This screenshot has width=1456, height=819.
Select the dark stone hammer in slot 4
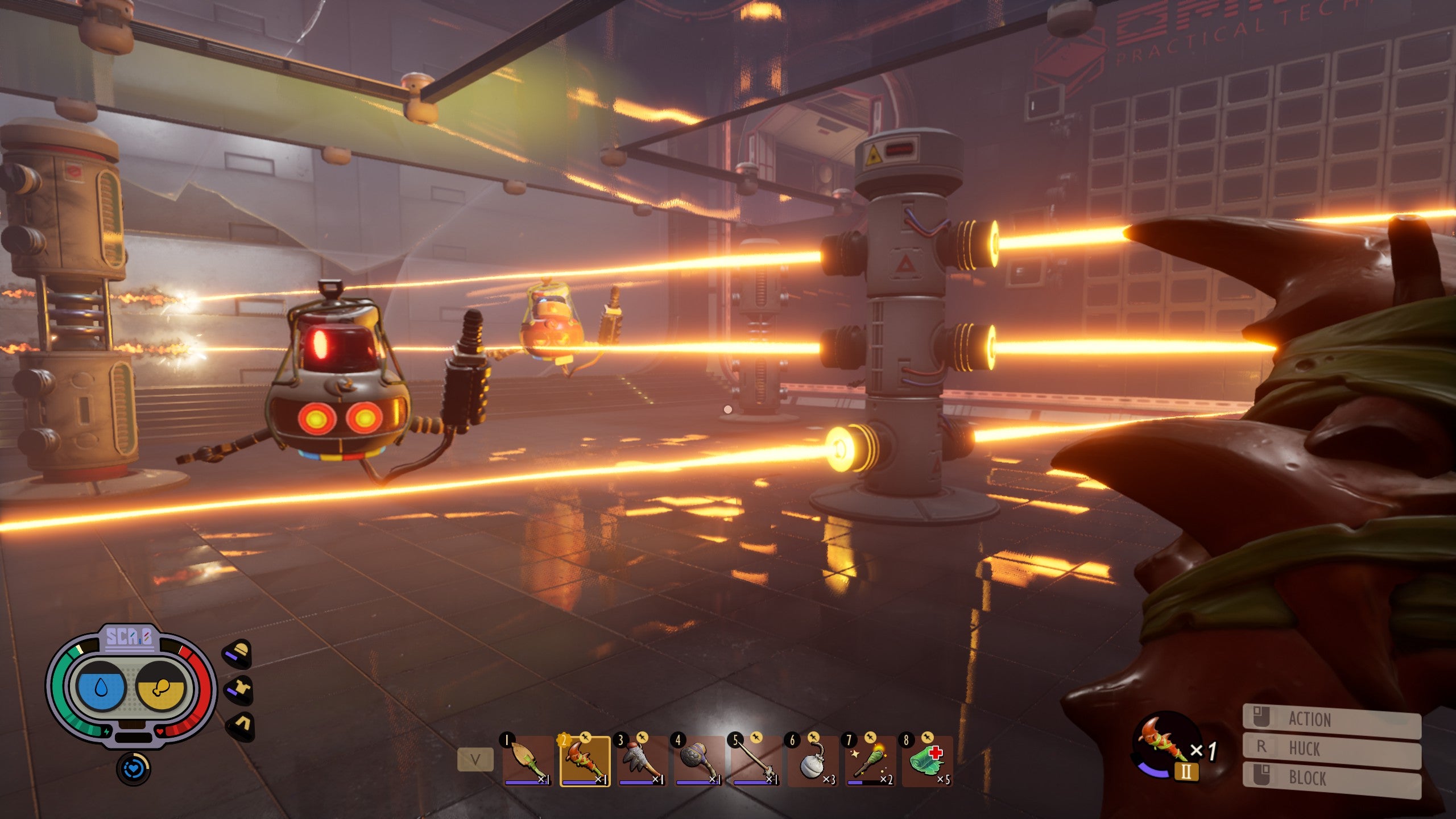pos(699,761)
